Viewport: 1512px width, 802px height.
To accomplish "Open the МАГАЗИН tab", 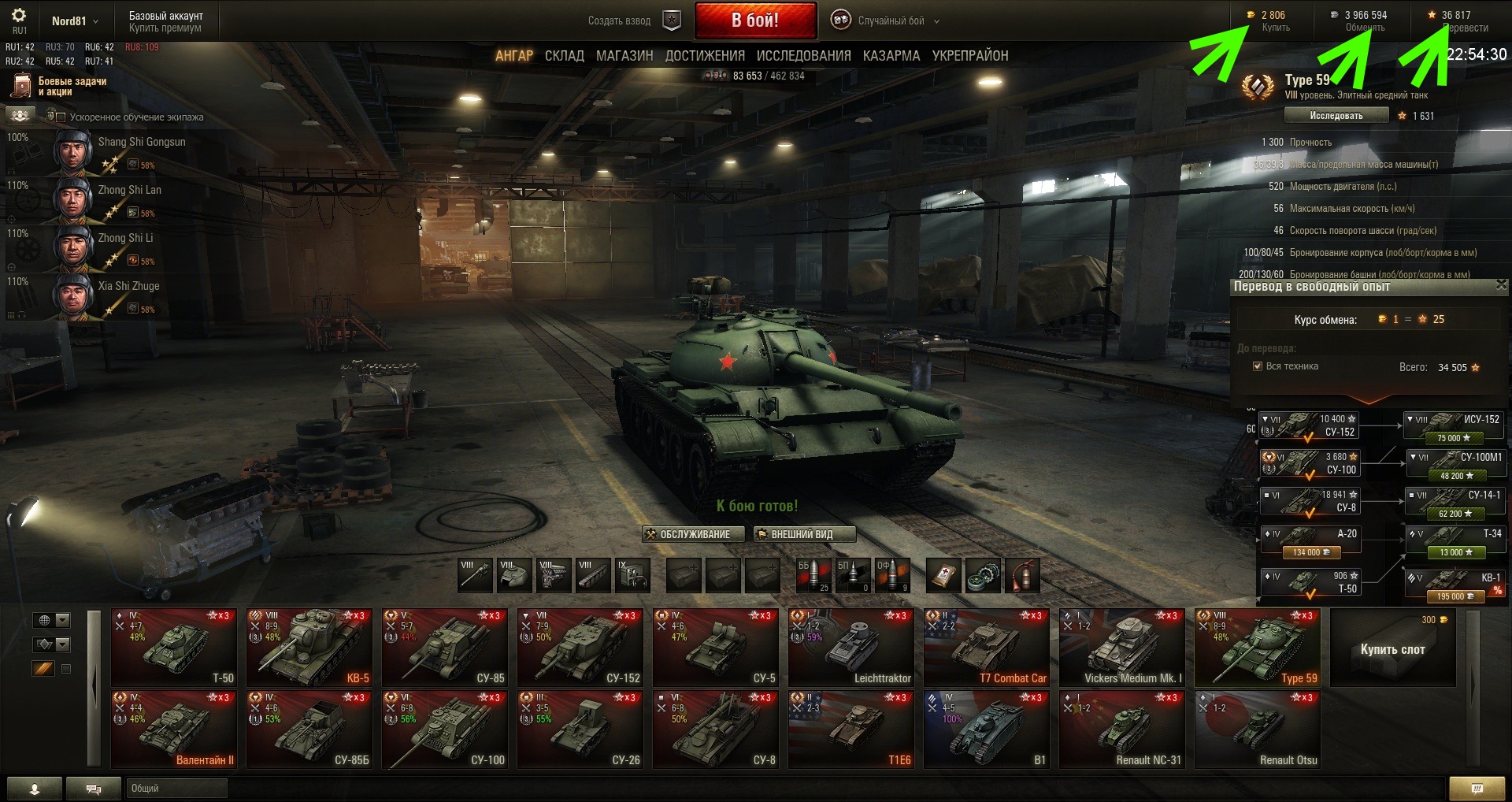I will click(x=624, y=56).
